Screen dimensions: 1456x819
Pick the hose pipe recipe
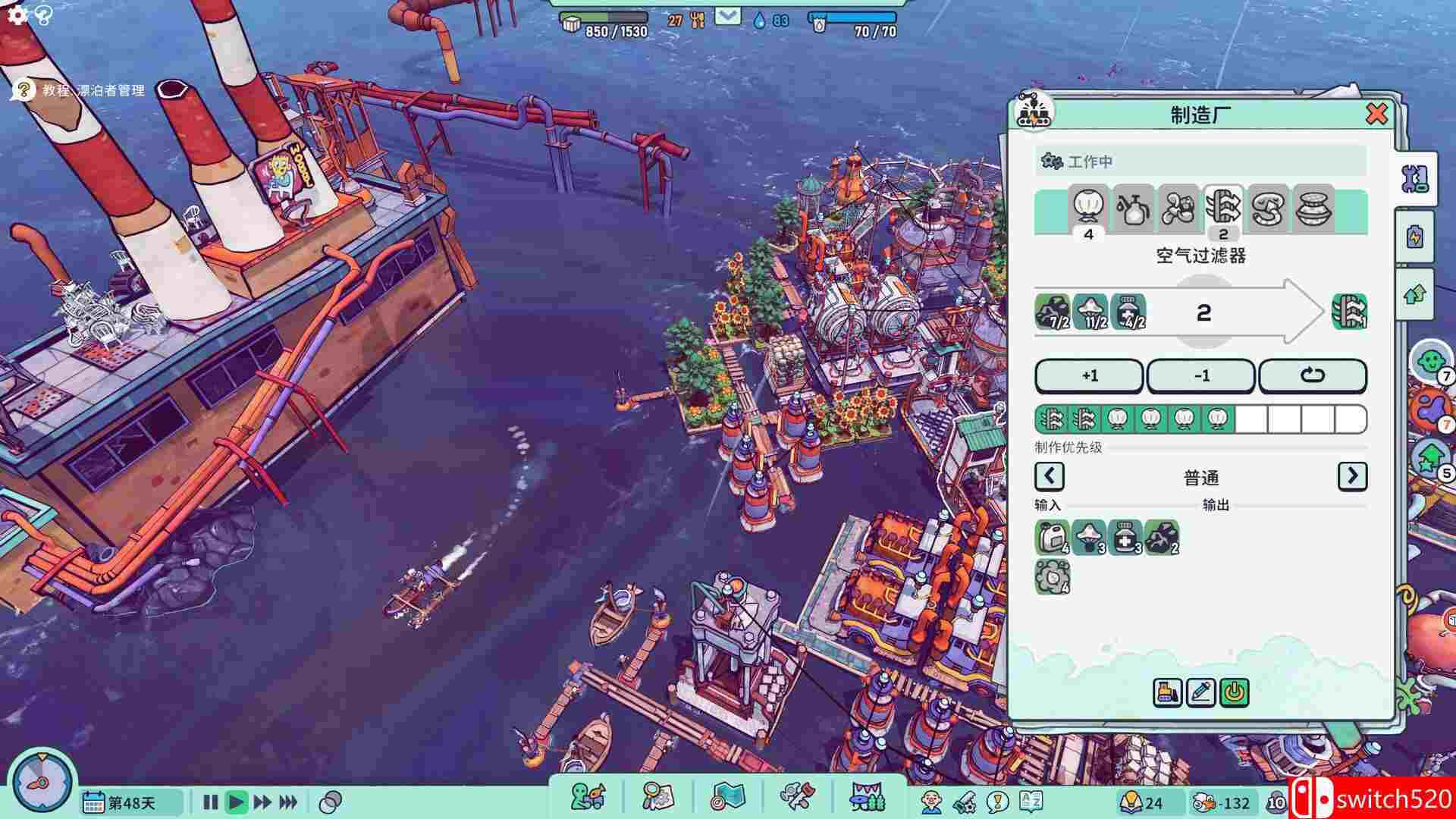tap(1267, 209)
